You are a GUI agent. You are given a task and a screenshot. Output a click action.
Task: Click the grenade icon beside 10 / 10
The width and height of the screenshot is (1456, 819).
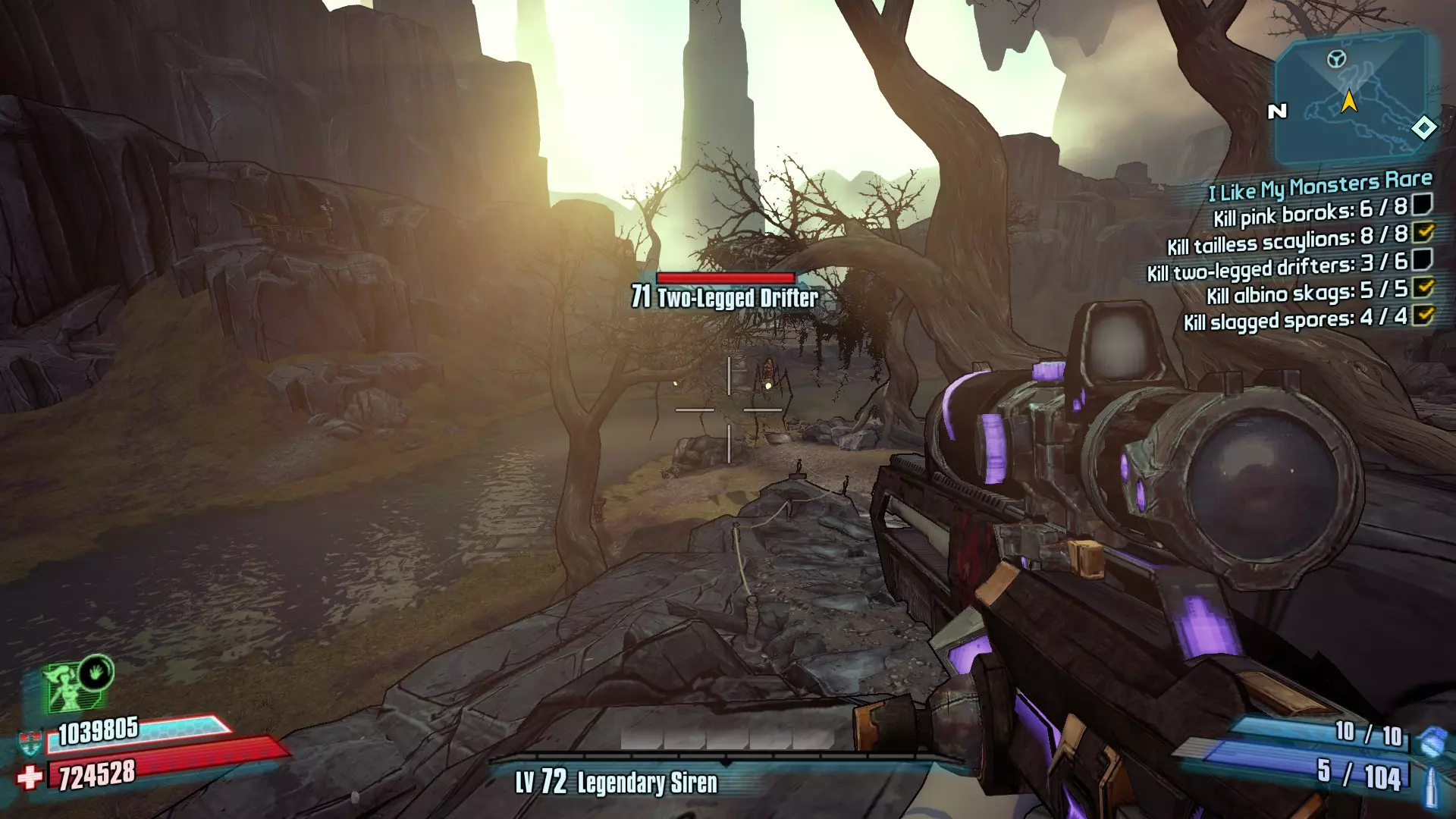[1430, 741]
